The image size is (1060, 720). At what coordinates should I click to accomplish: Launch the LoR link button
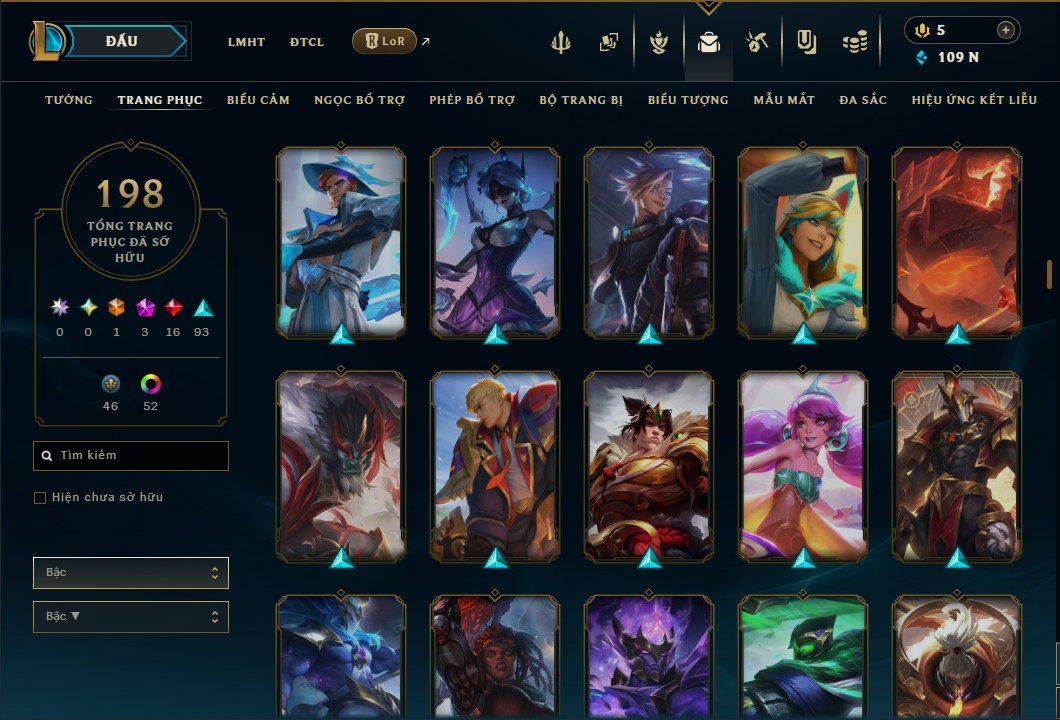click(385, 41)
